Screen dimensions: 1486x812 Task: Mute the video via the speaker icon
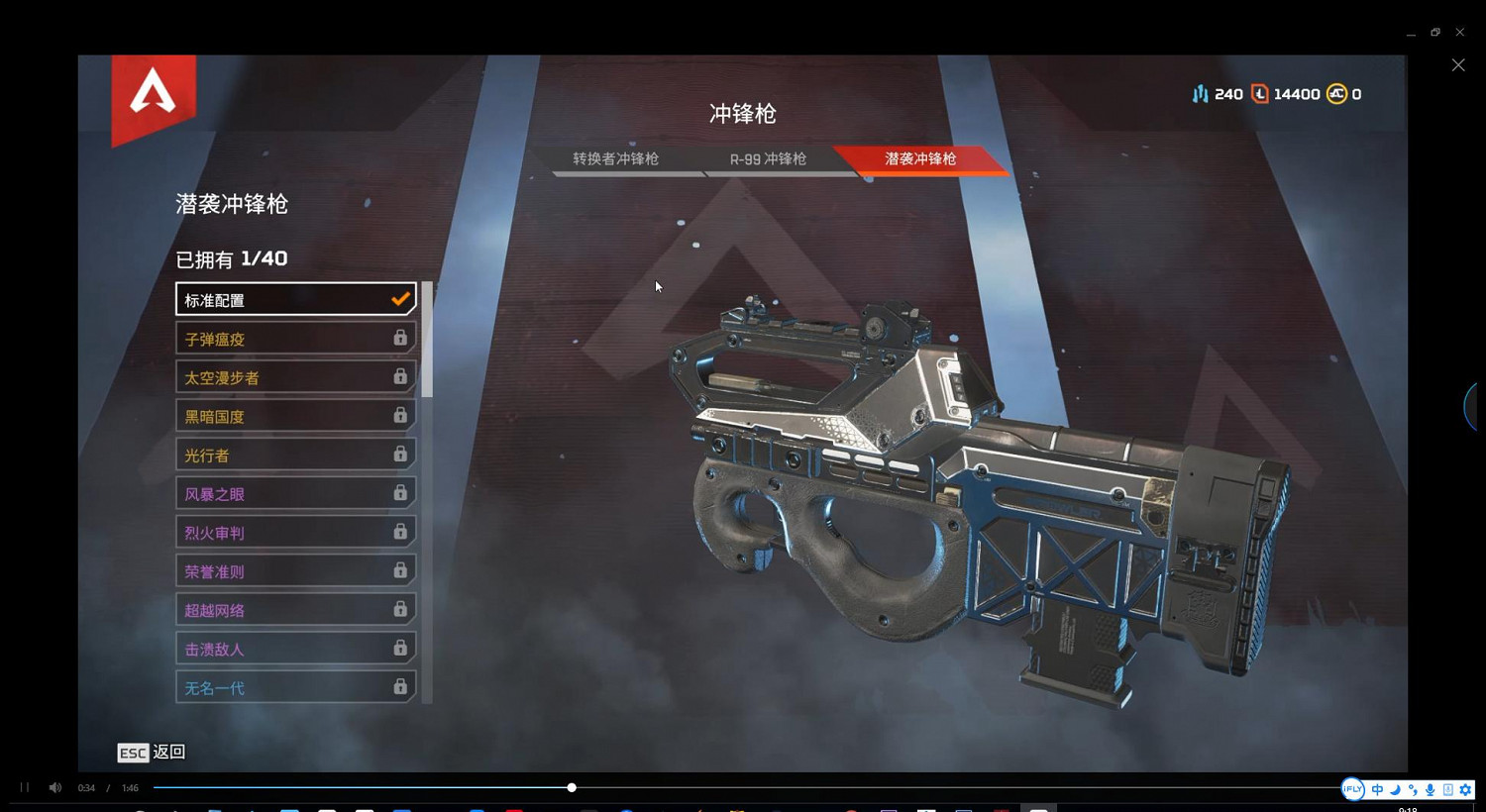[54, 787]
